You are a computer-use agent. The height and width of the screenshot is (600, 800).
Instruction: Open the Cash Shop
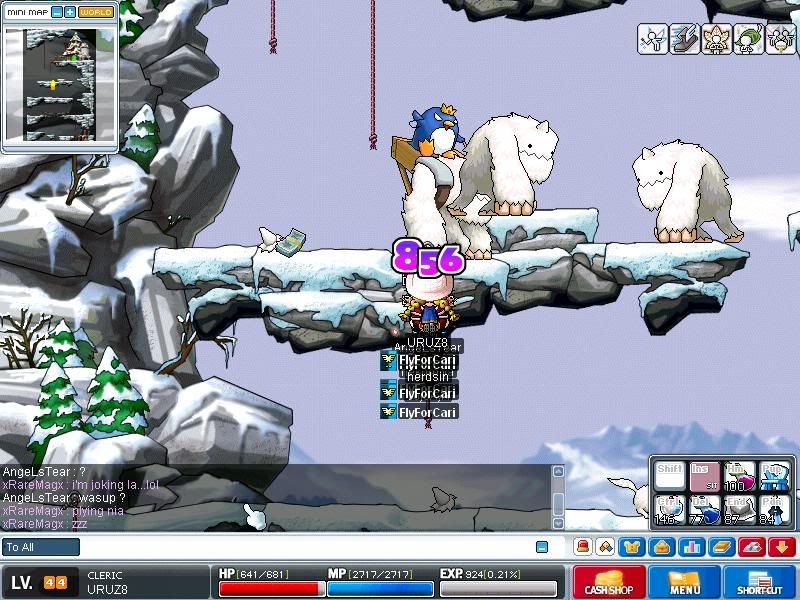click(x=609, y=583)
